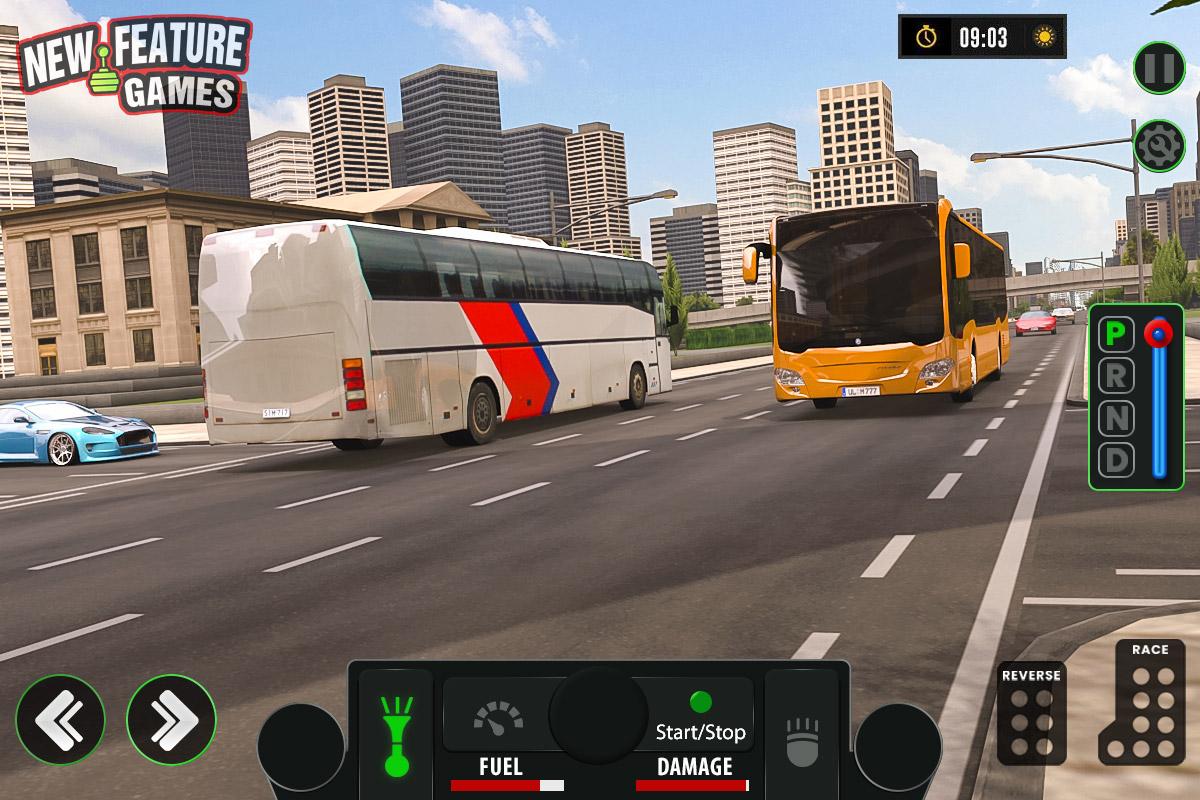This screenshot has width=1200, height=800.
Task: Open settings via the gear wrench icon
Action: click(1159, 146)
